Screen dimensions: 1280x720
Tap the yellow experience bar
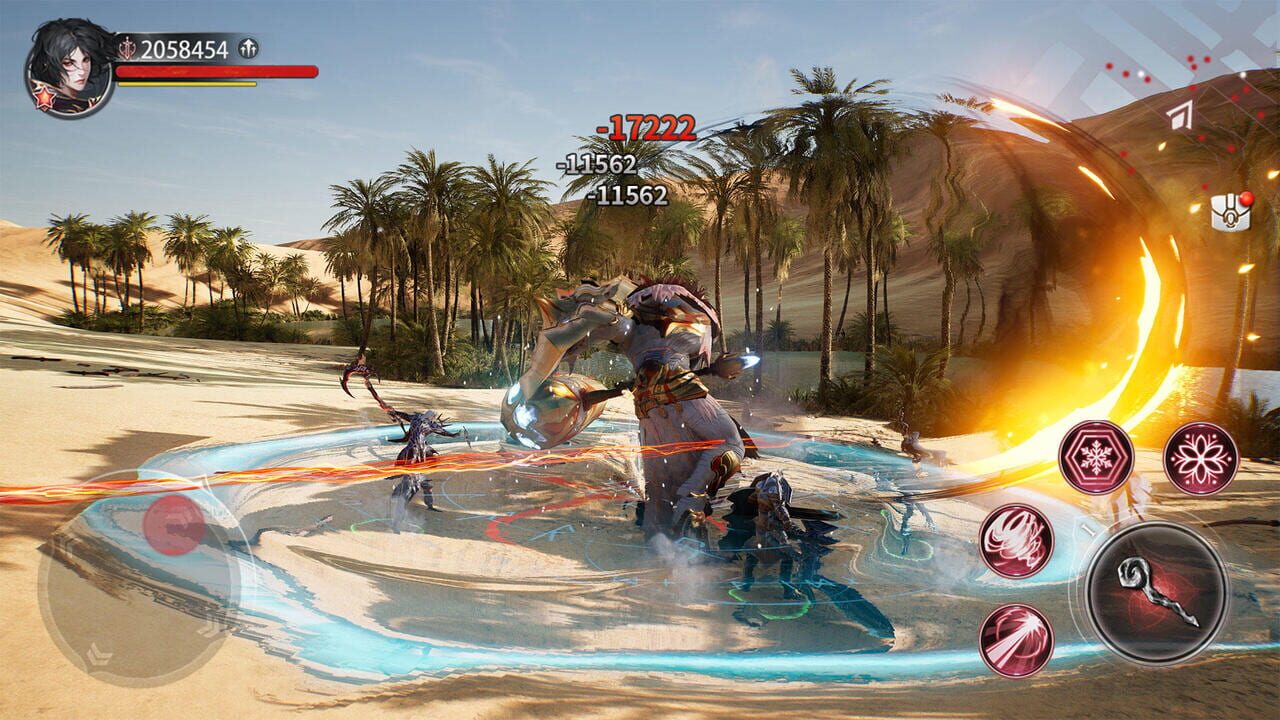coord(188,84)
